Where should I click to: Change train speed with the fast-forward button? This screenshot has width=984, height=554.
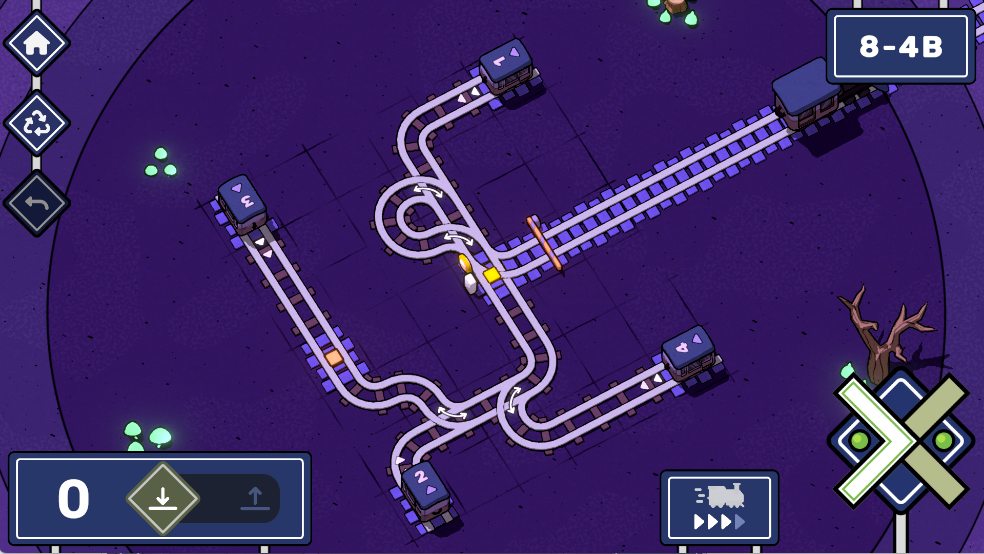[719, 508]
